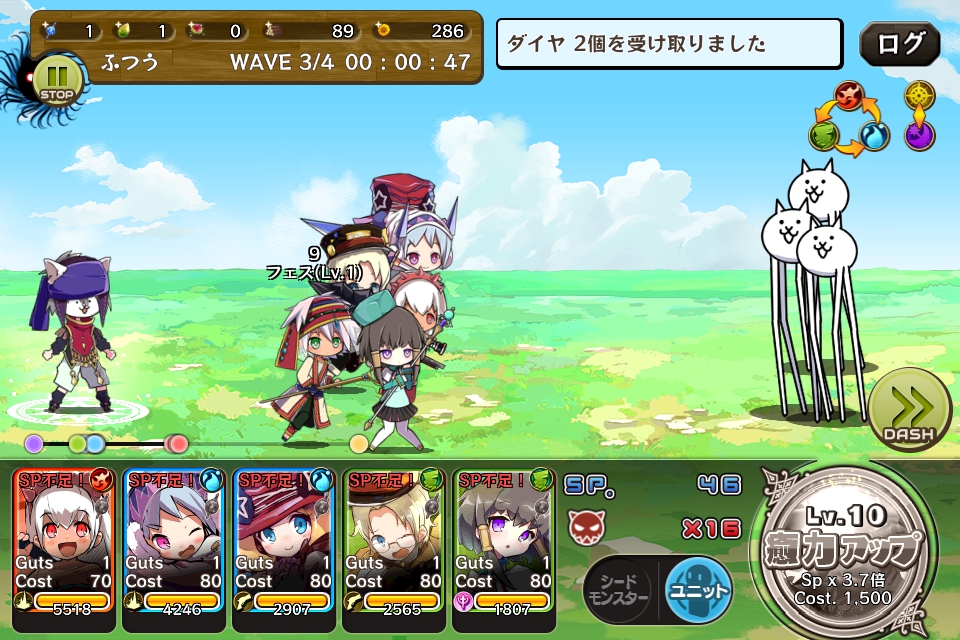
Task: Switch to the ユニット unit tab
Action: click(698, 591)
